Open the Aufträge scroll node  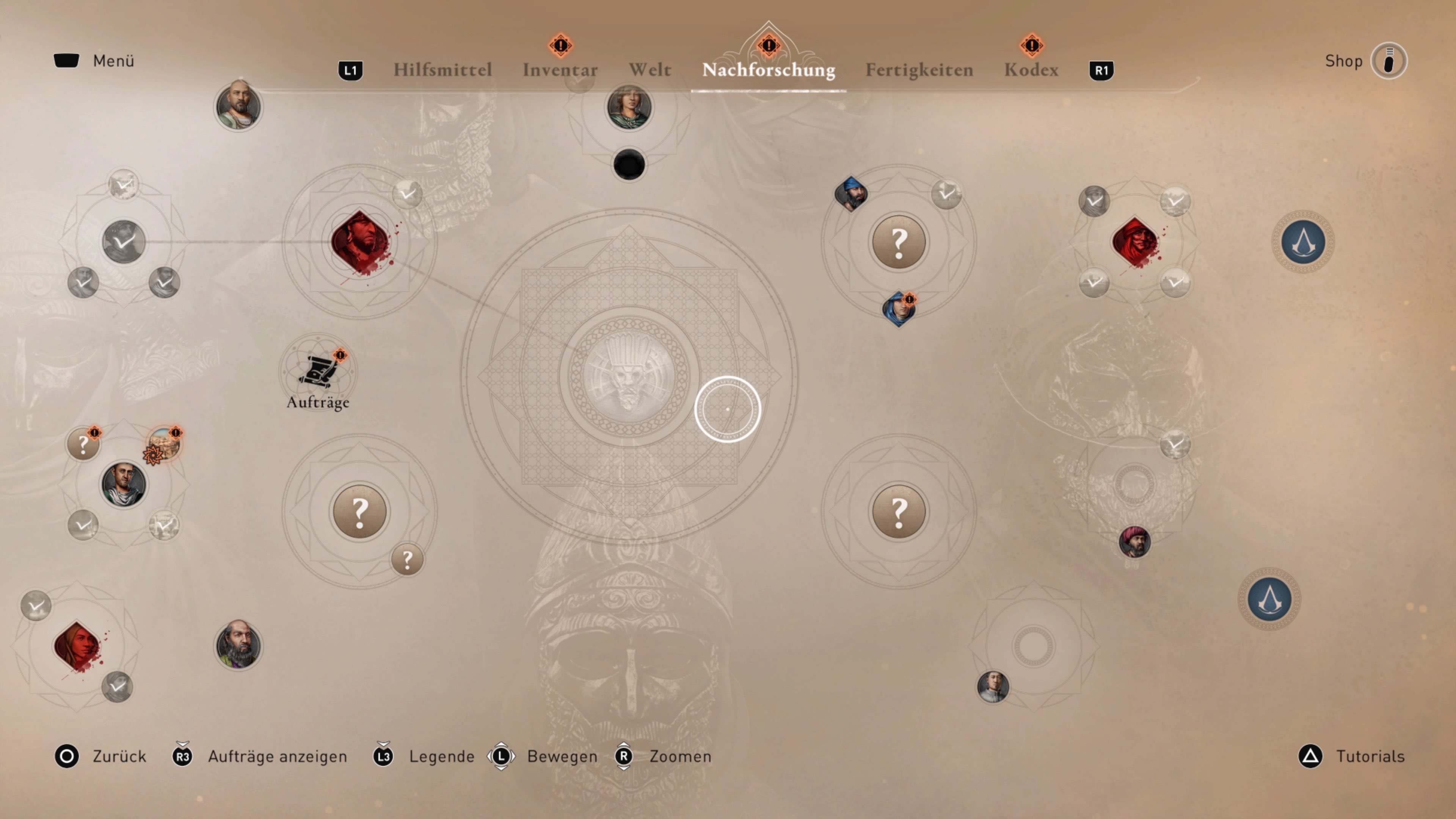tap(318, 371)
